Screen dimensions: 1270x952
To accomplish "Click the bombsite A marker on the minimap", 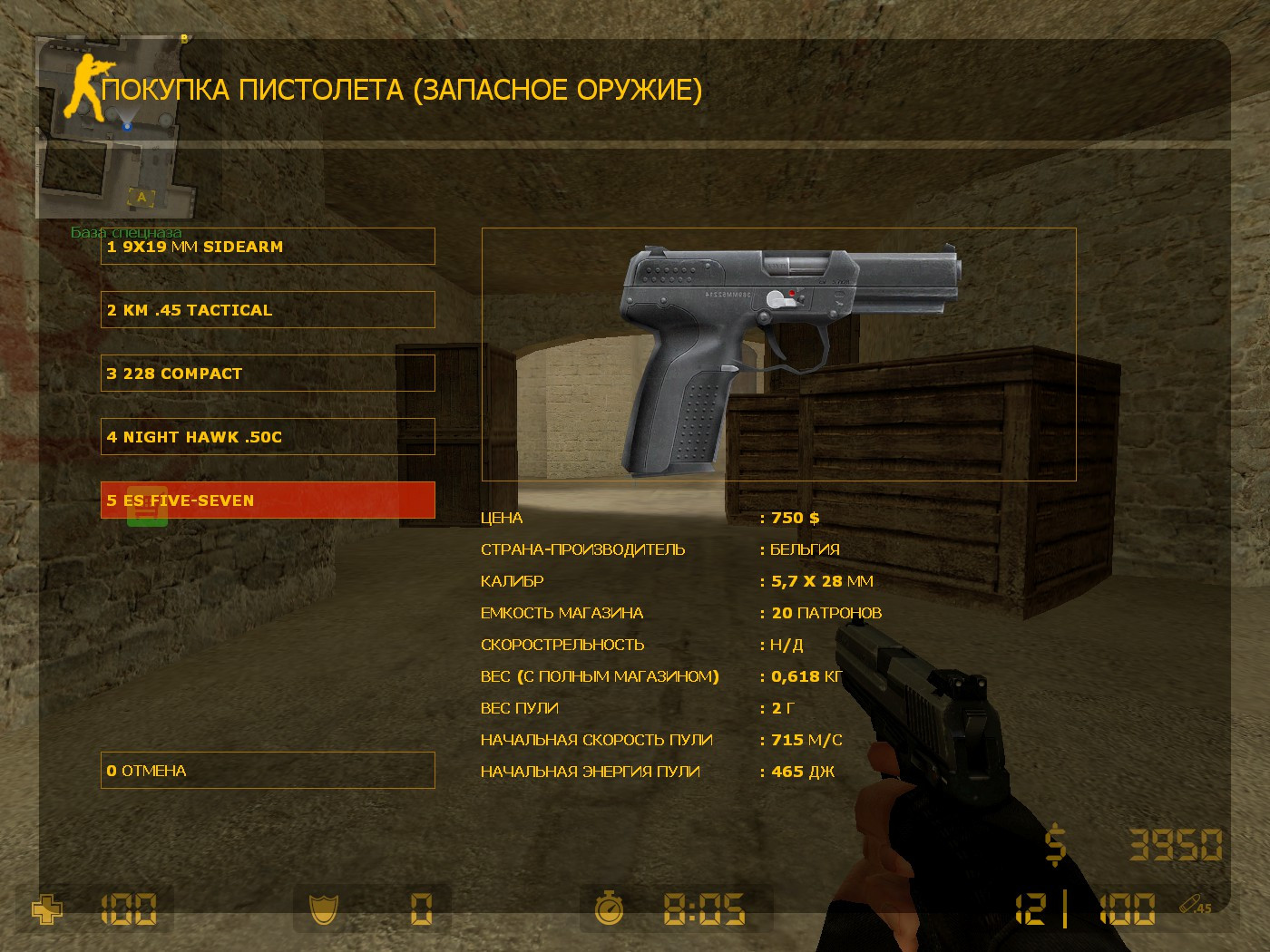I will (x=142, y=195).
